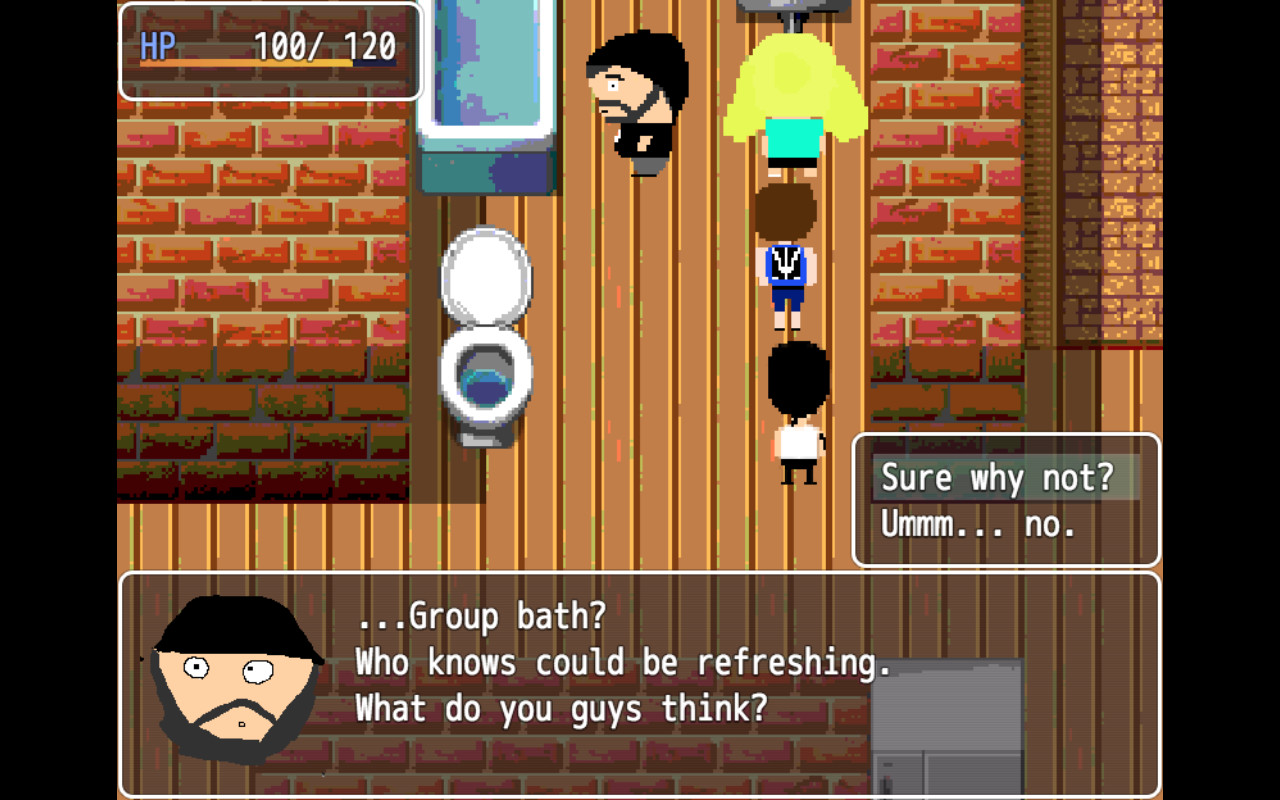
Task: Open the choice selection box
Action: pos(1005,500)
